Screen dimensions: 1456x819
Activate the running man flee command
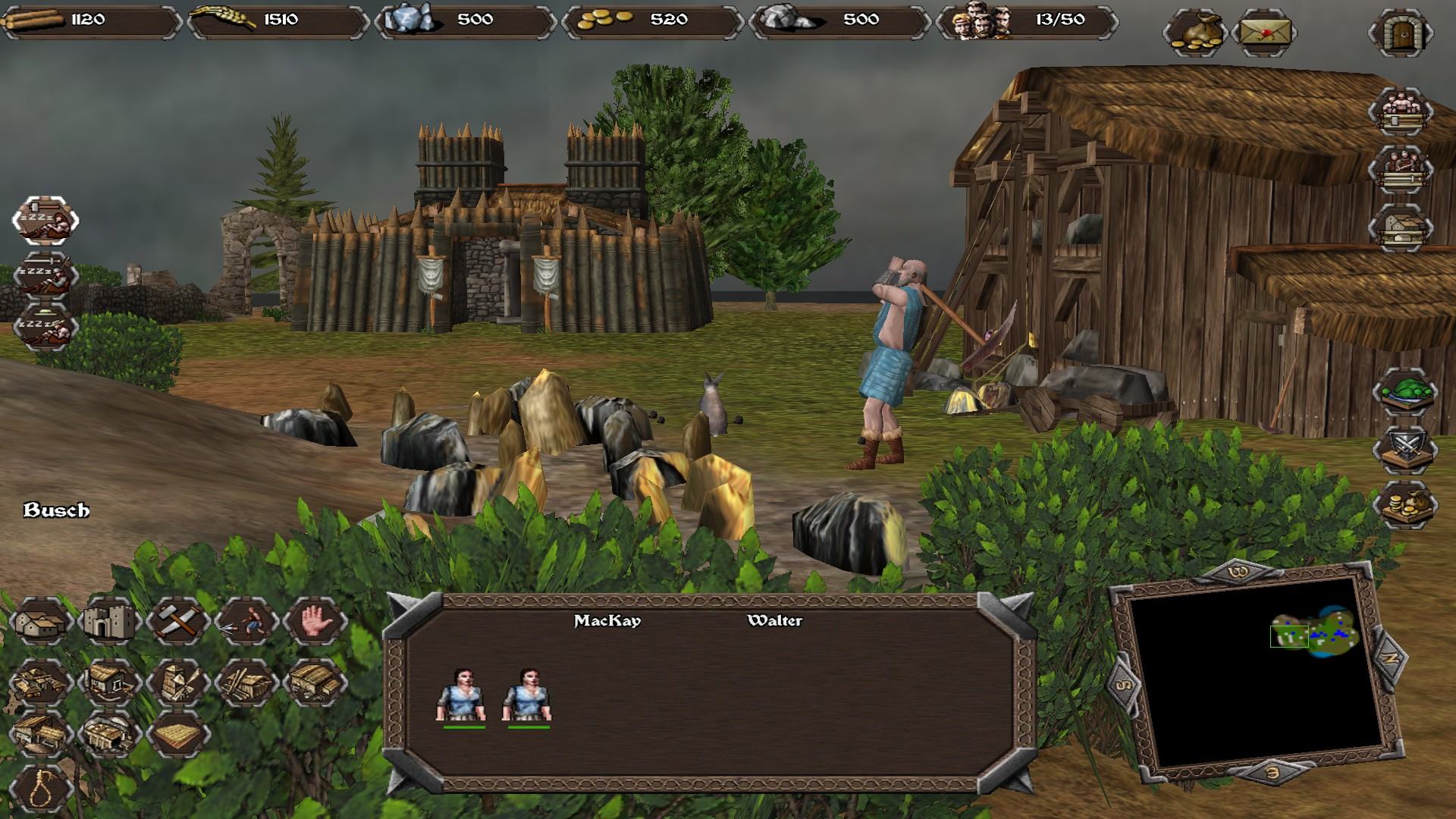click(246, 622)
